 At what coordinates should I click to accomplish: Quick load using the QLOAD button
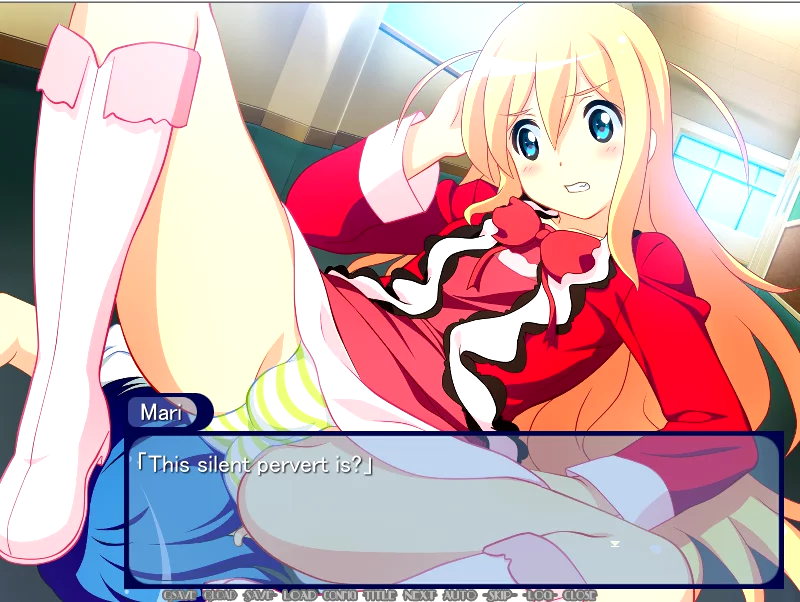(x=219, y=595)
